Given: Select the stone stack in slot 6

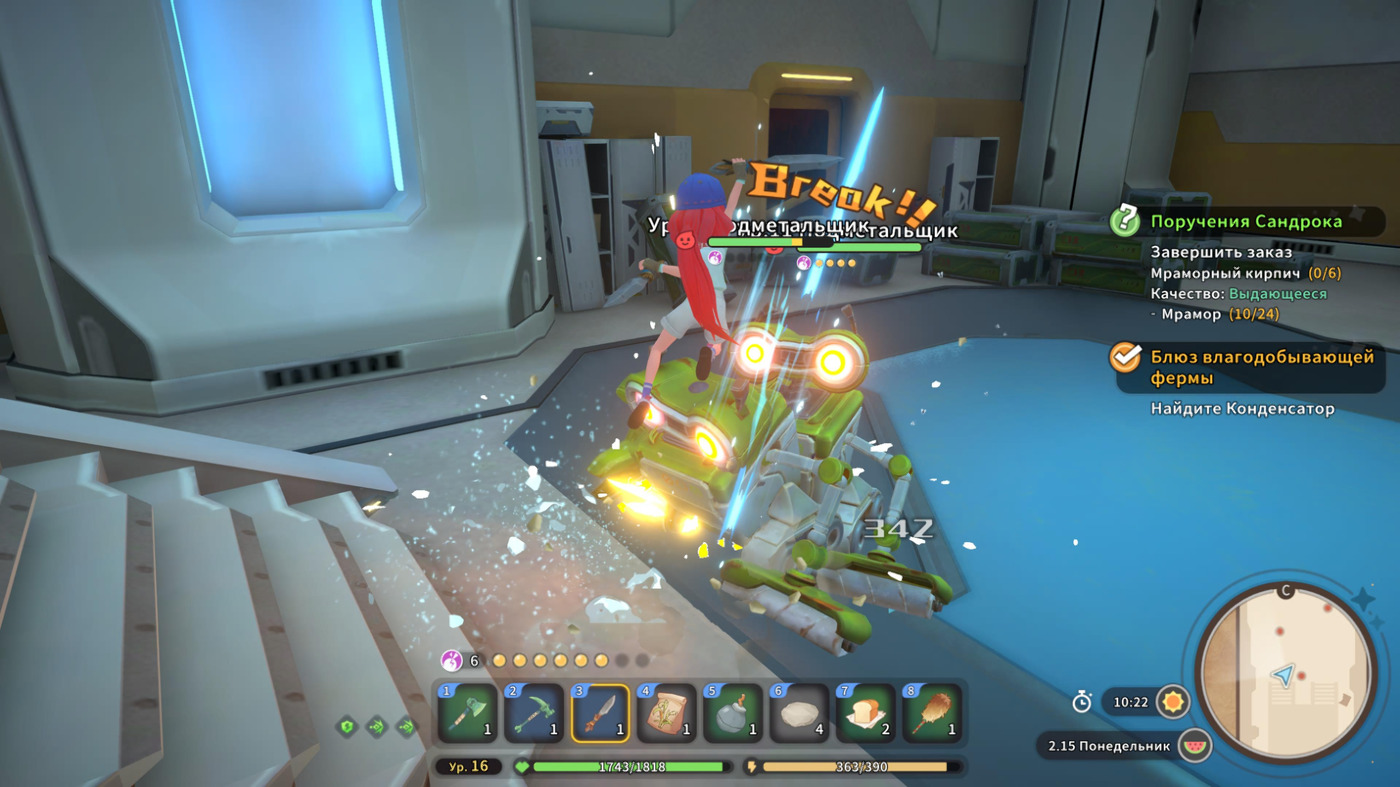Looking at the screenshot, I should [x=799, y=713].
